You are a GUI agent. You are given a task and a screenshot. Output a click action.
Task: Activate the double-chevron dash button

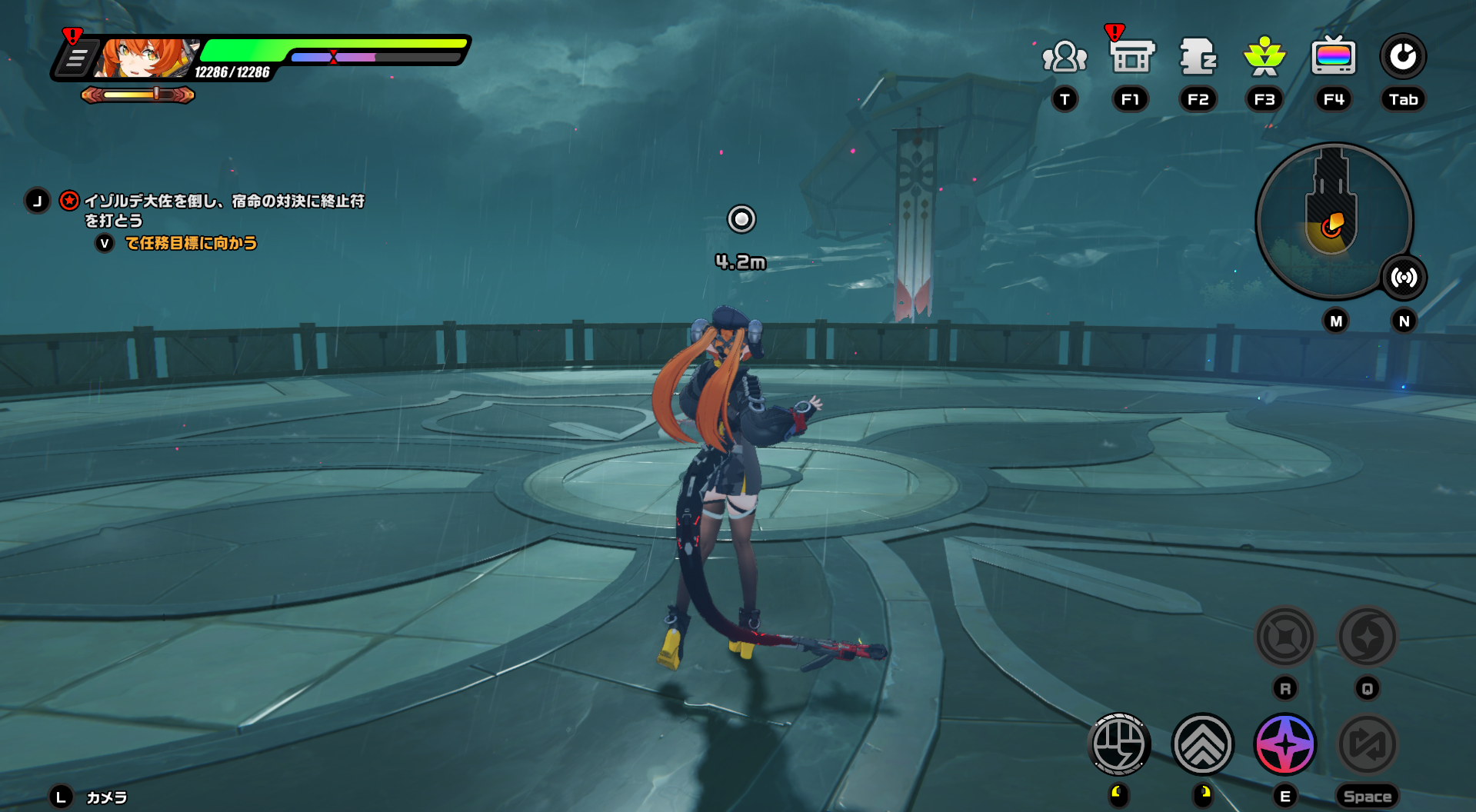tap(1202, 744)
